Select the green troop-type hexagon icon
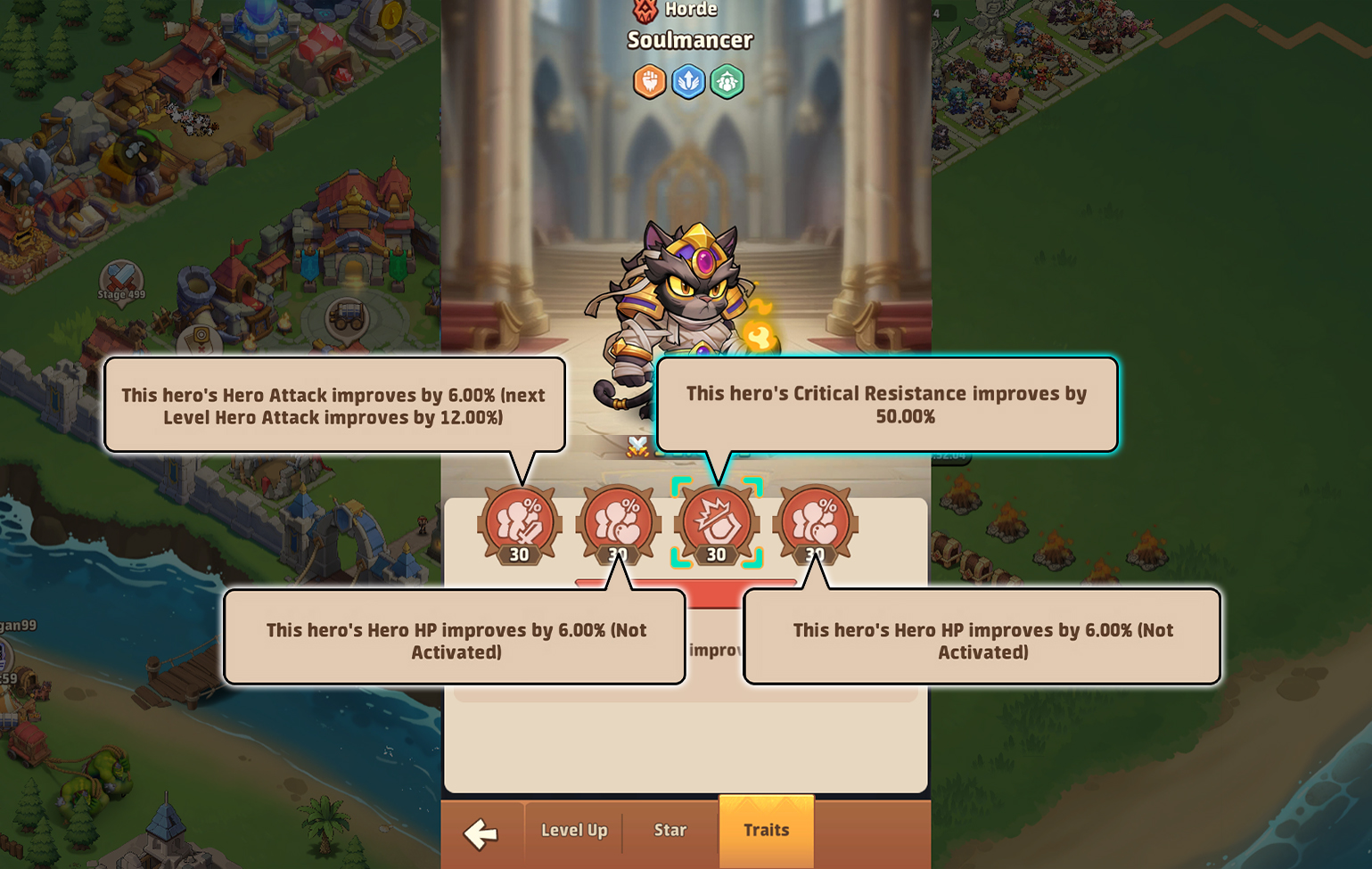This screenshot has width=1372, height=869. [727, 81]
